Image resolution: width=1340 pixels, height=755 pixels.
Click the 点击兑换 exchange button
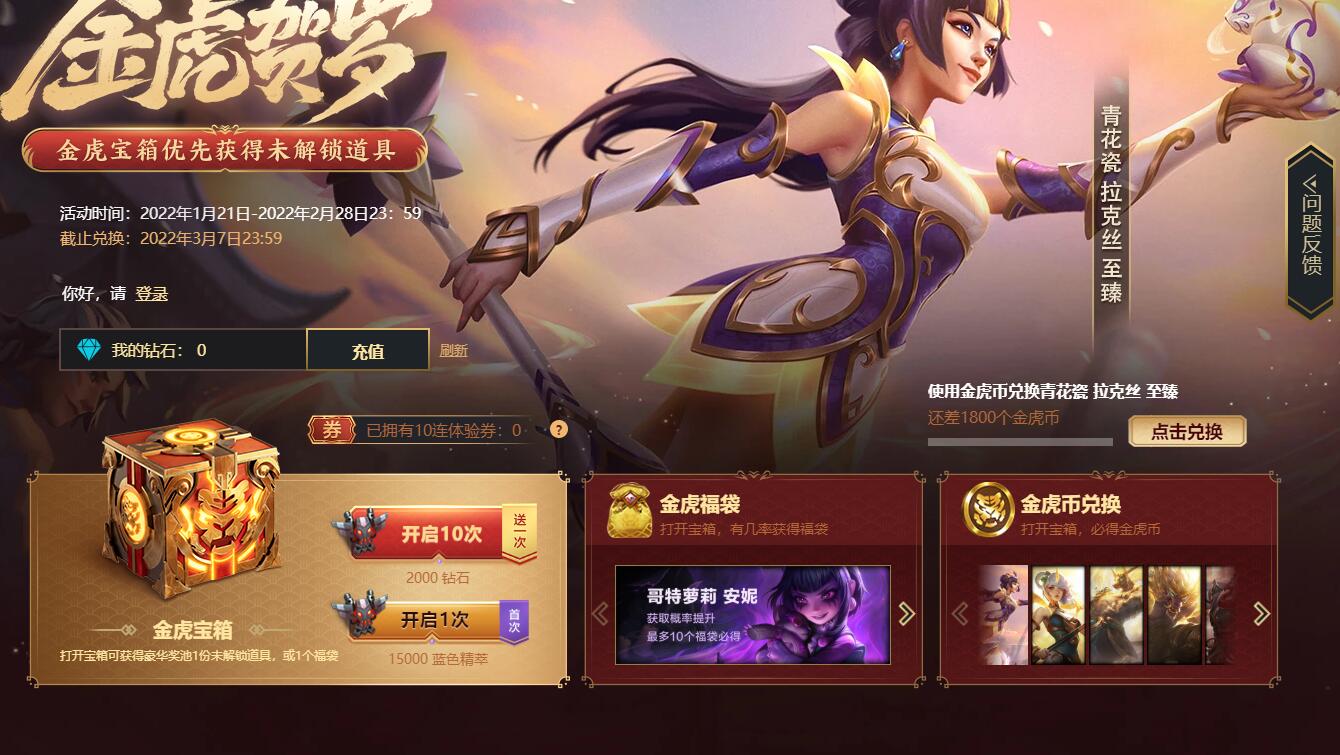(x=1186, y=431)
